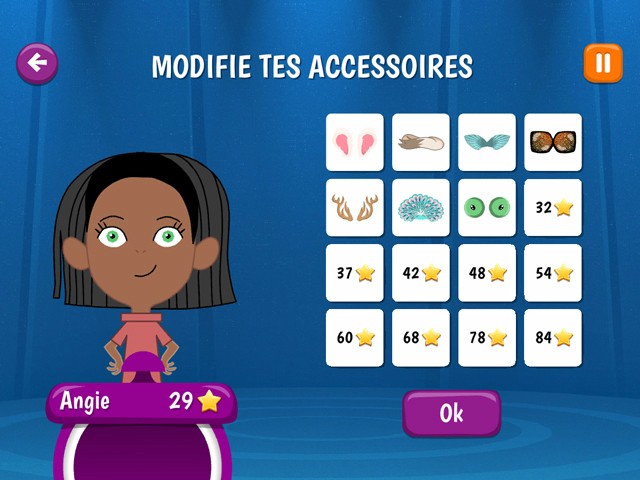Select the locked 54-star tile
The width and height of the screenshot is (640, 480).
click(553, 273)
